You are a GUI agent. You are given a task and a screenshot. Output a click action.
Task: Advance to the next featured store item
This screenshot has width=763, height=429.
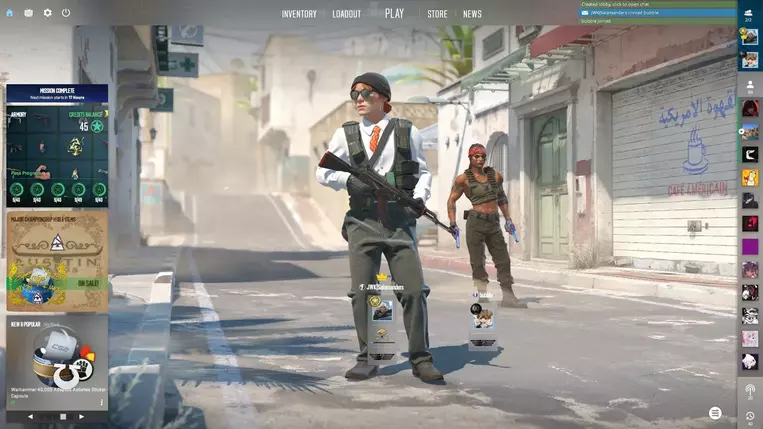point(82,416)
